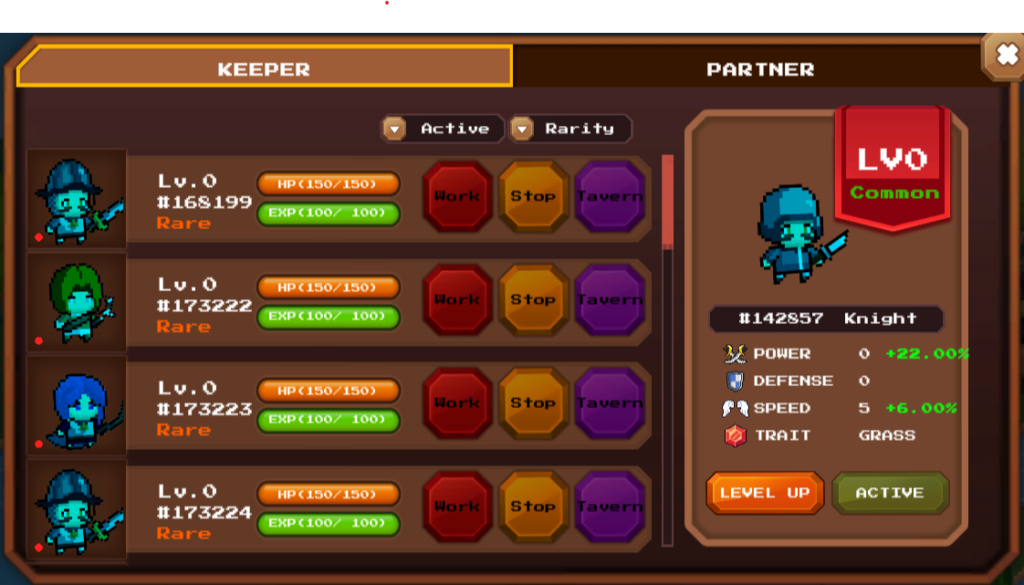1024x585 pixels.
Task: Send keeper #168199 to Work
Action: point(457,197)
